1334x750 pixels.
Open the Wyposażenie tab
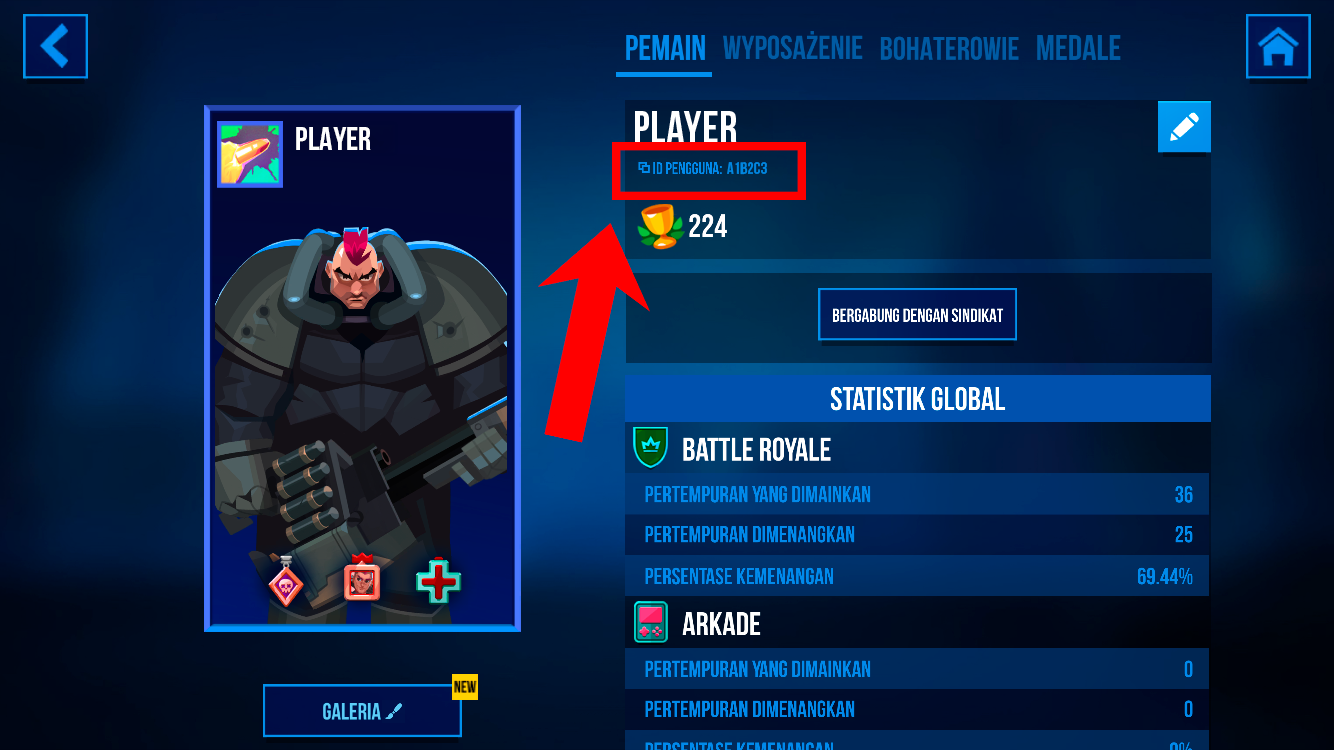(x=792, y=48)
